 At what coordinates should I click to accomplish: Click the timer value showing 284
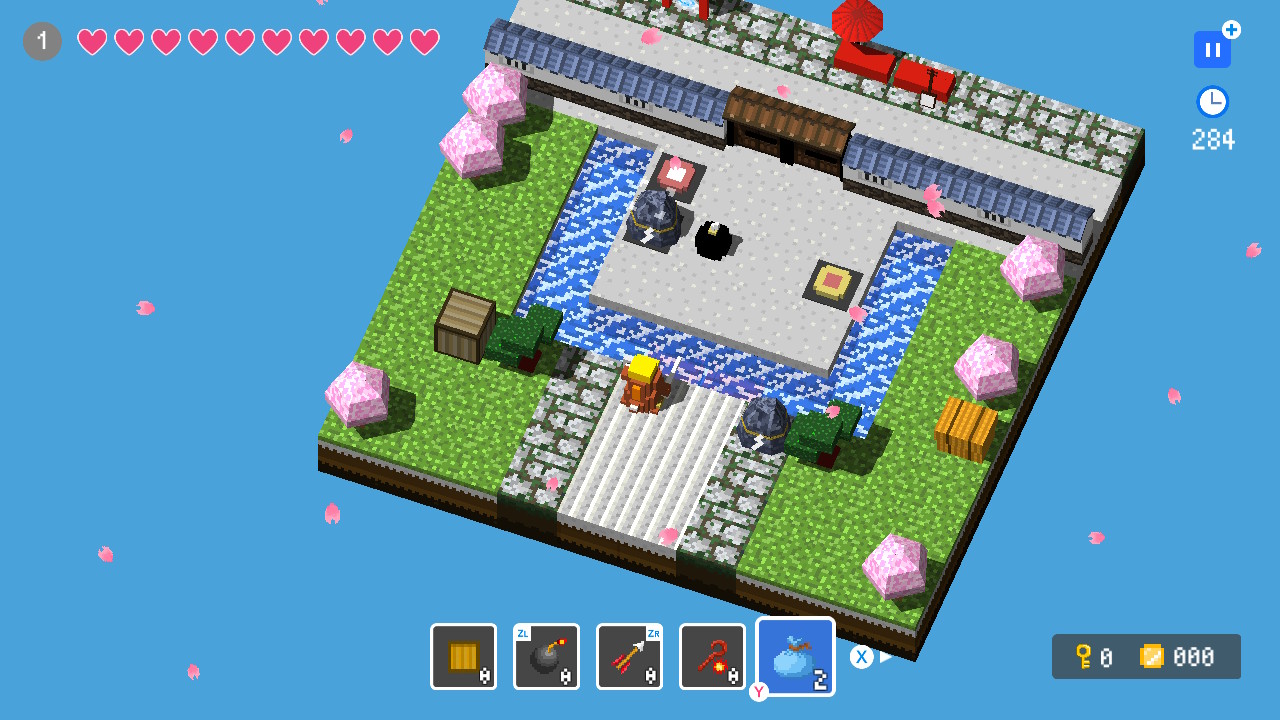point(1212,140)
